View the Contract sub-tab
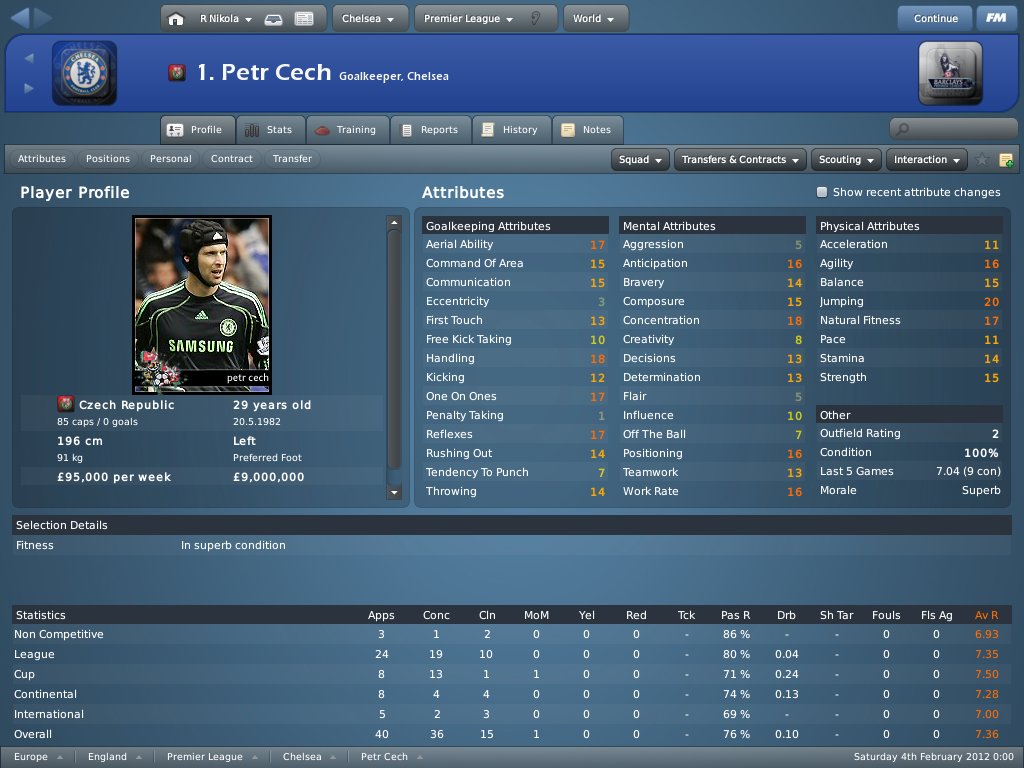Screen dimensions: 1024x768 coord(232,159)
